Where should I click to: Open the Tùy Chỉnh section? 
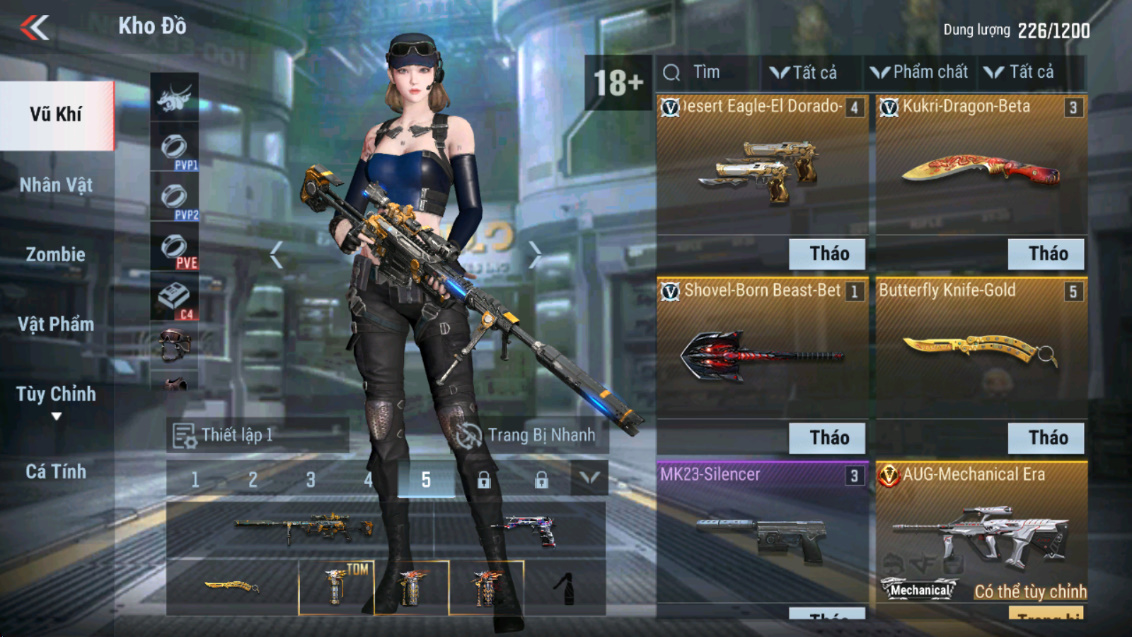point(56,395)
